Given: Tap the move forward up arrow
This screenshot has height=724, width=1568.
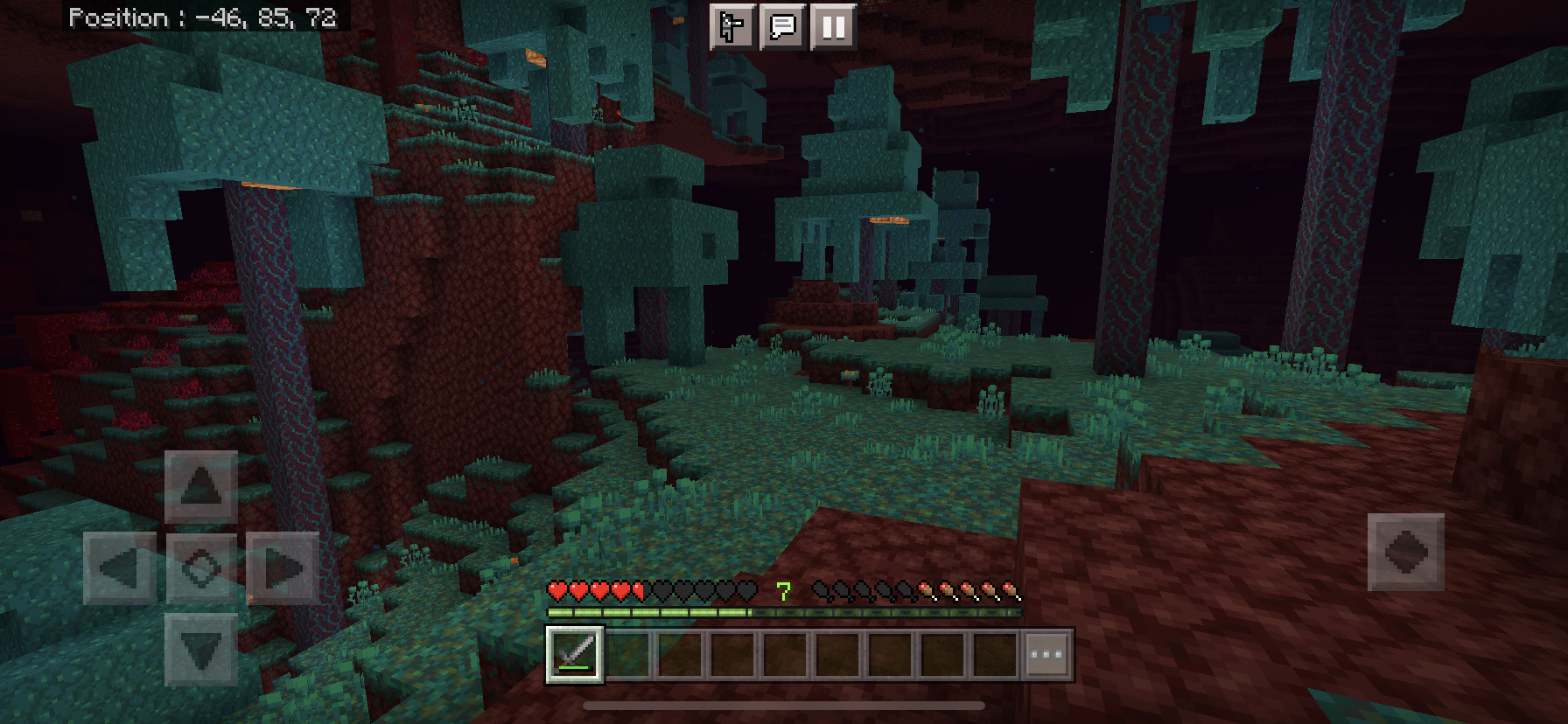Looking at the screenshot, I should (x=201, y=486).
